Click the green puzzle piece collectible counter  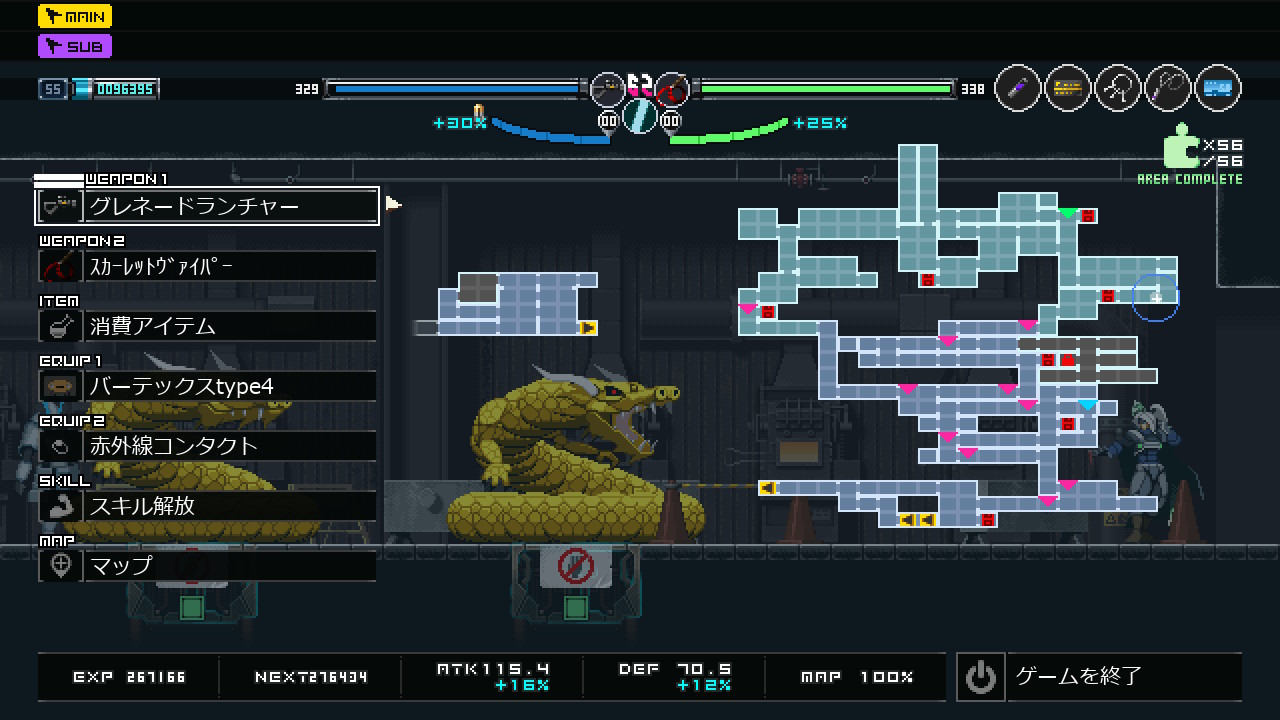point(1181,146)
